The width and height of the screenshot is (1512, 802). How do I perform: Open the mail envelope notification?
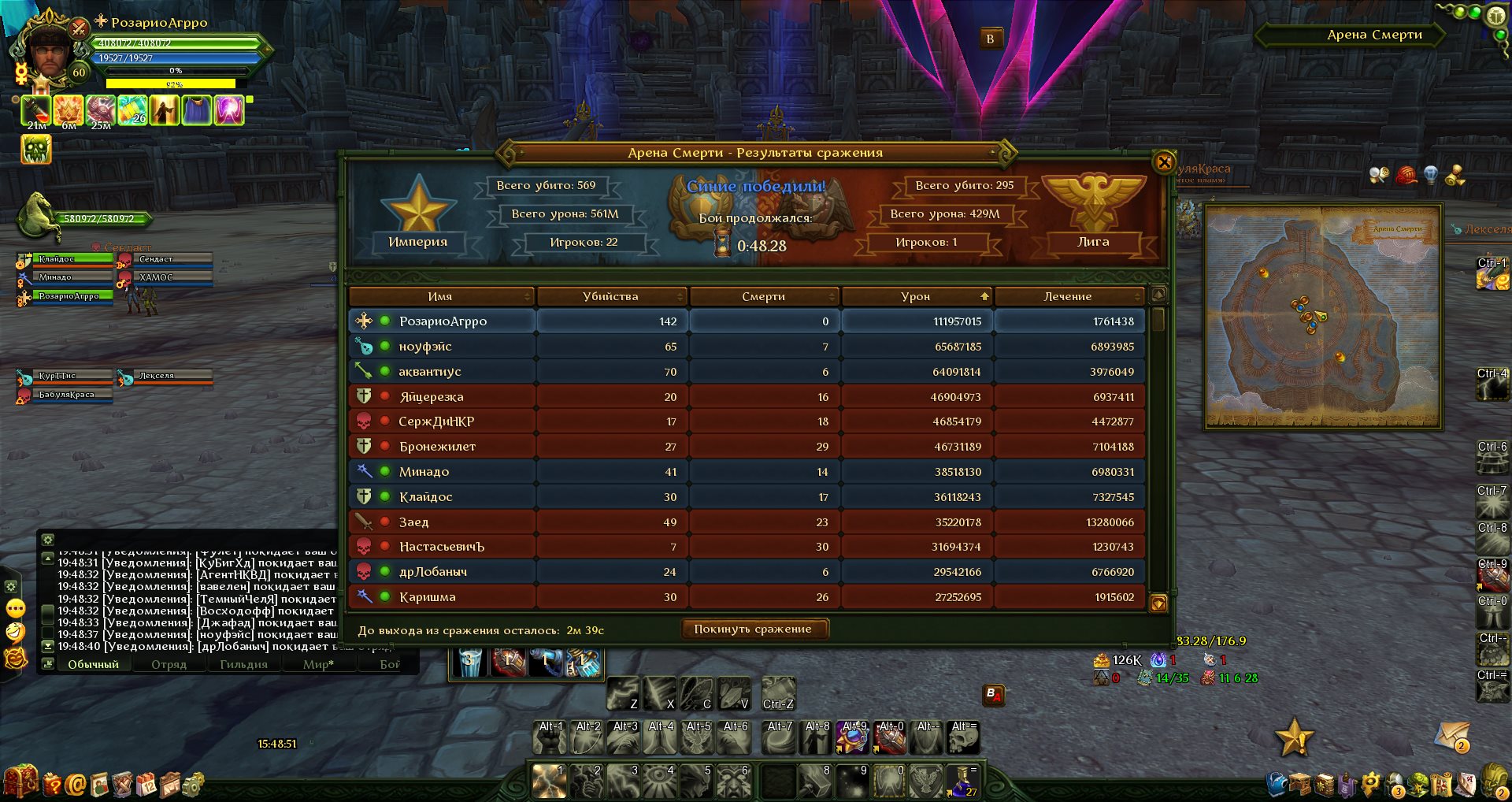1451,737
